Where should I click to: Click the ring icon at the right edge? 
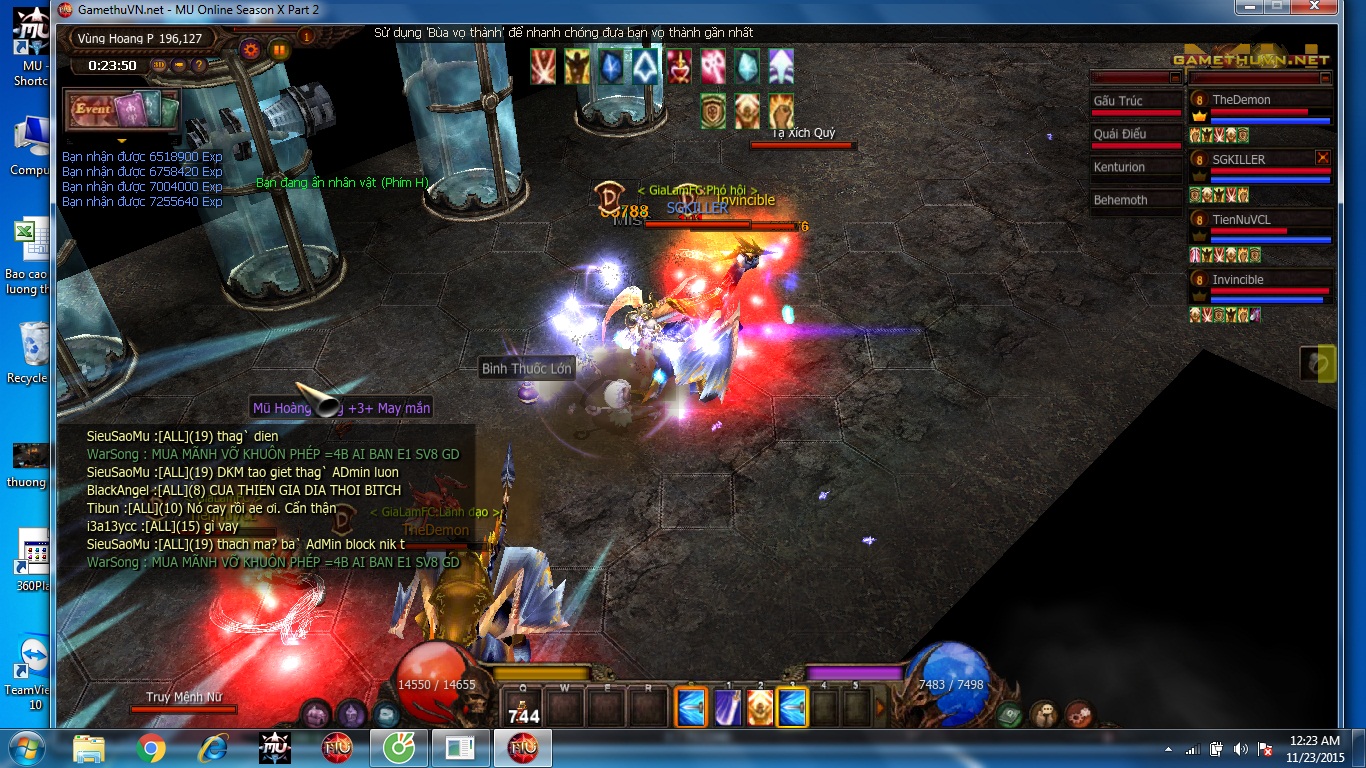click(1318, 364)
